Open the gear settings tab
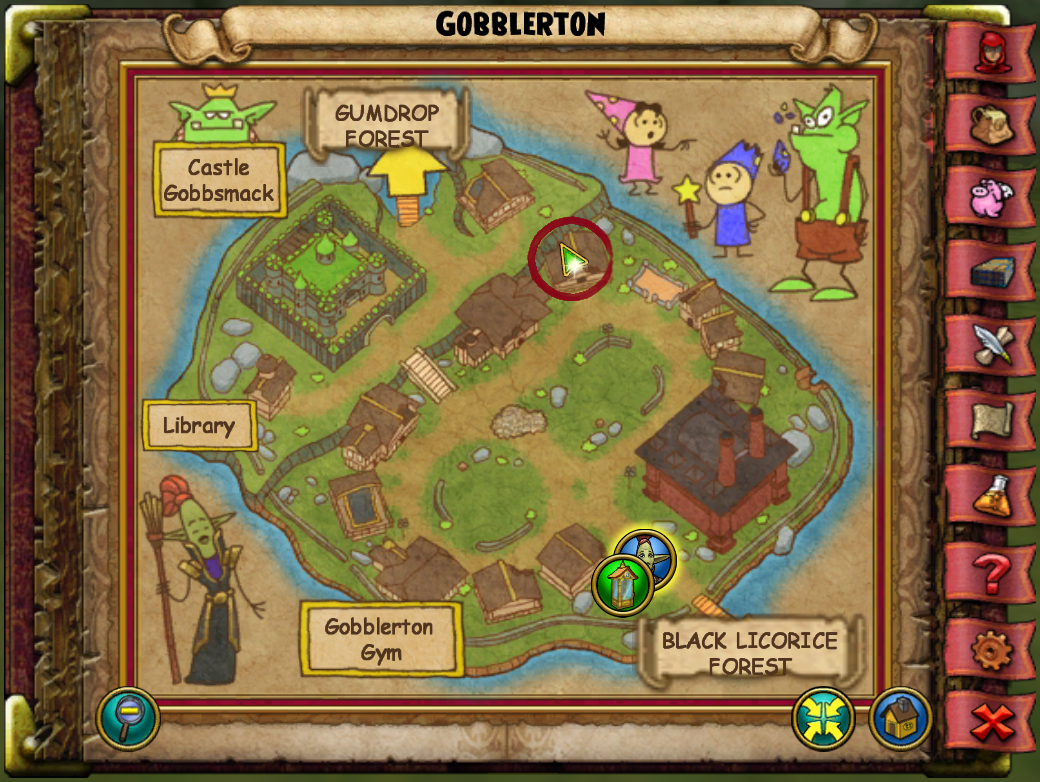 [988, 648]
